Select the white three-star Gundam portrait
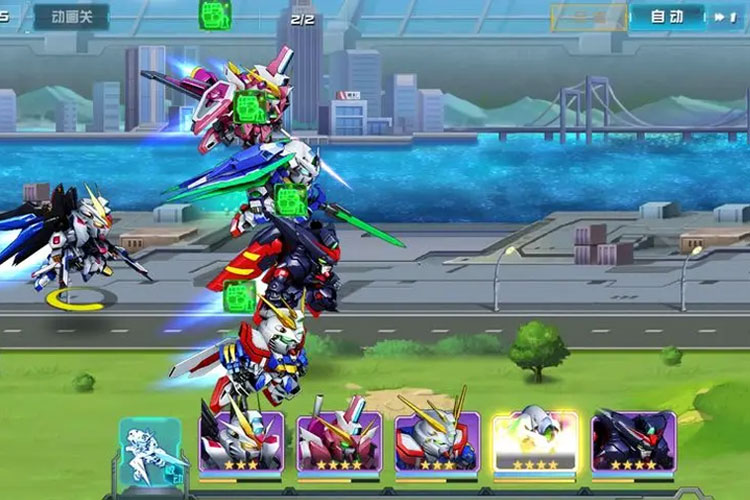Screen dimensions: 750x500 (241, 441)
